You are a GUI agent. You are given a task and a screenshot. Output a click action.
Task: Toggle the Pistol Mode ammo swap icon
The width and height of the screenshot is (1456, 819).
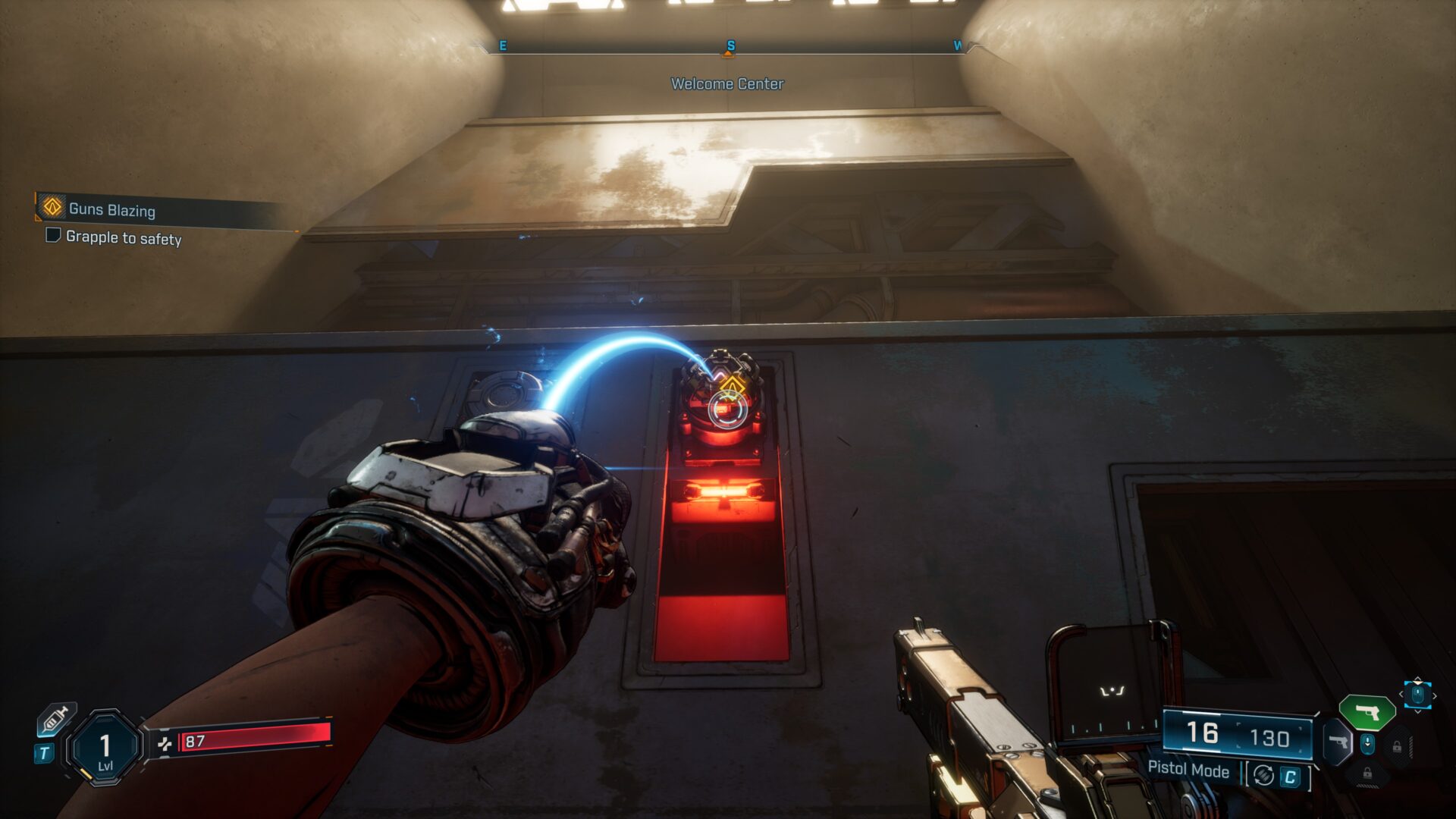click(x=1263, y=775)
